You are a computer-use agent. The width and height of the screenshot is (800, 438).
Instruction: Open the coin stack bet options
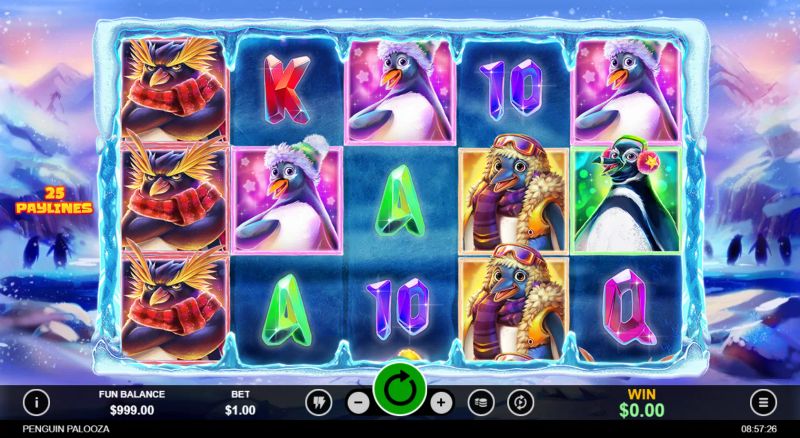pos(480,402)
